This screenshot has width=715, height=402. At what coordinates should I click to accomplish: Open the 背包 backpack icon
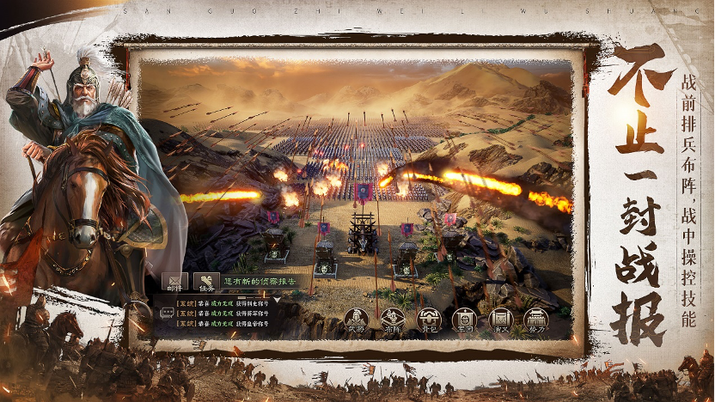(x=429, y=321)
